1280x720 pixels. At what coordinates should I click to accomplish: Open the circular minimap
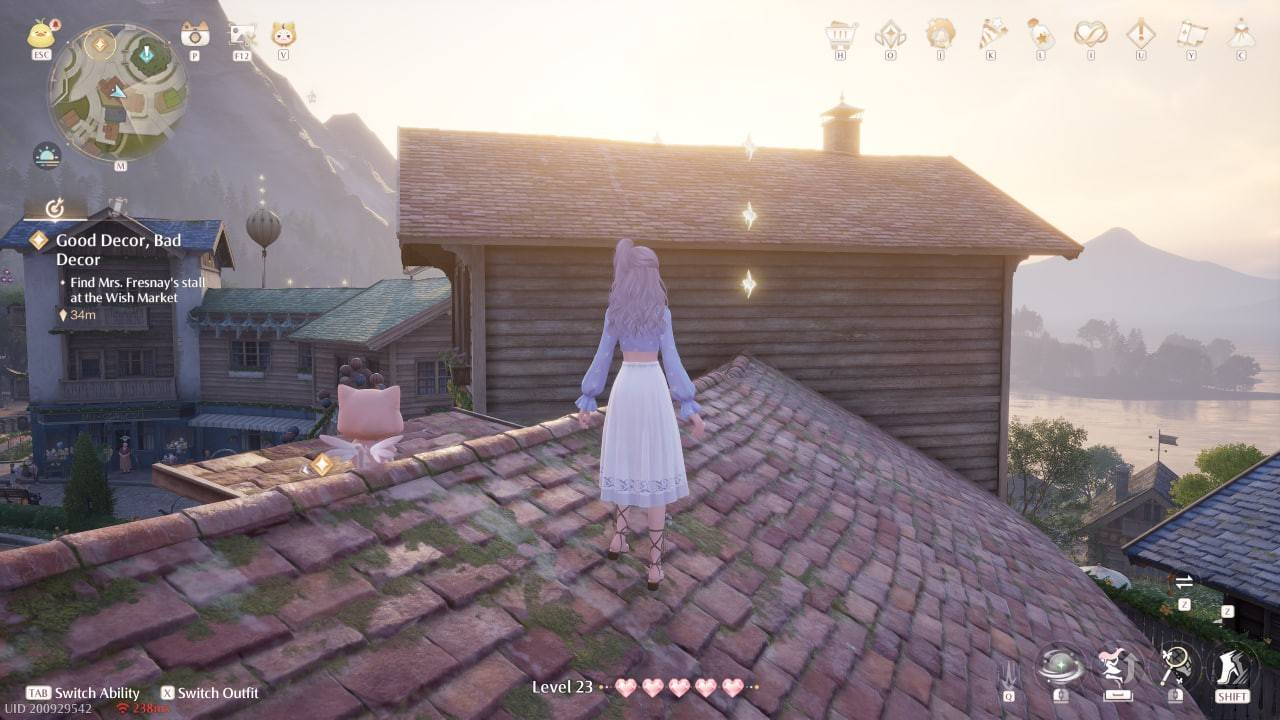click(118, 92)
